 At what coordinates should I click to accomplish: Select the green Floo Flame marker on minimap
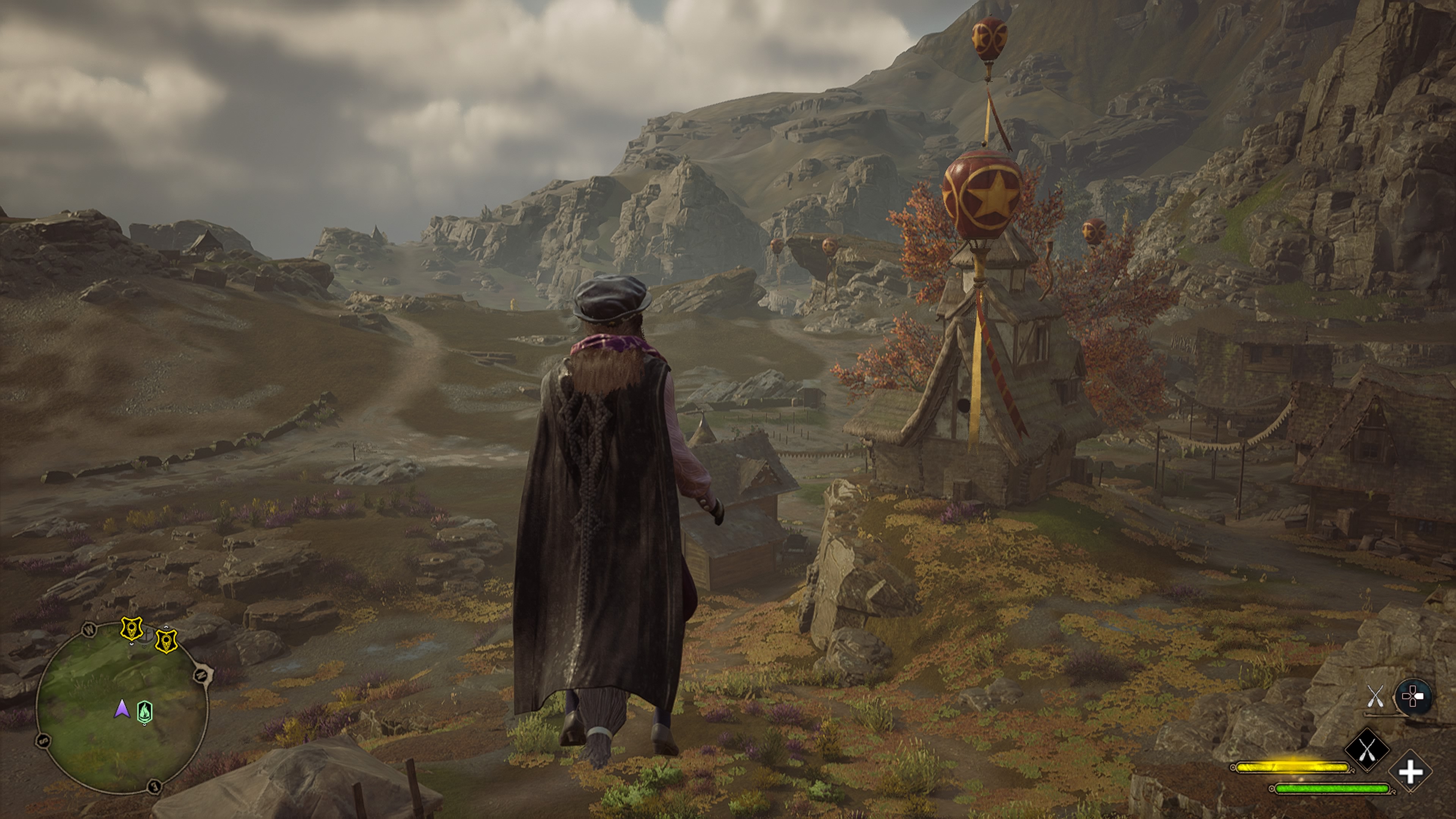[145, 712]
